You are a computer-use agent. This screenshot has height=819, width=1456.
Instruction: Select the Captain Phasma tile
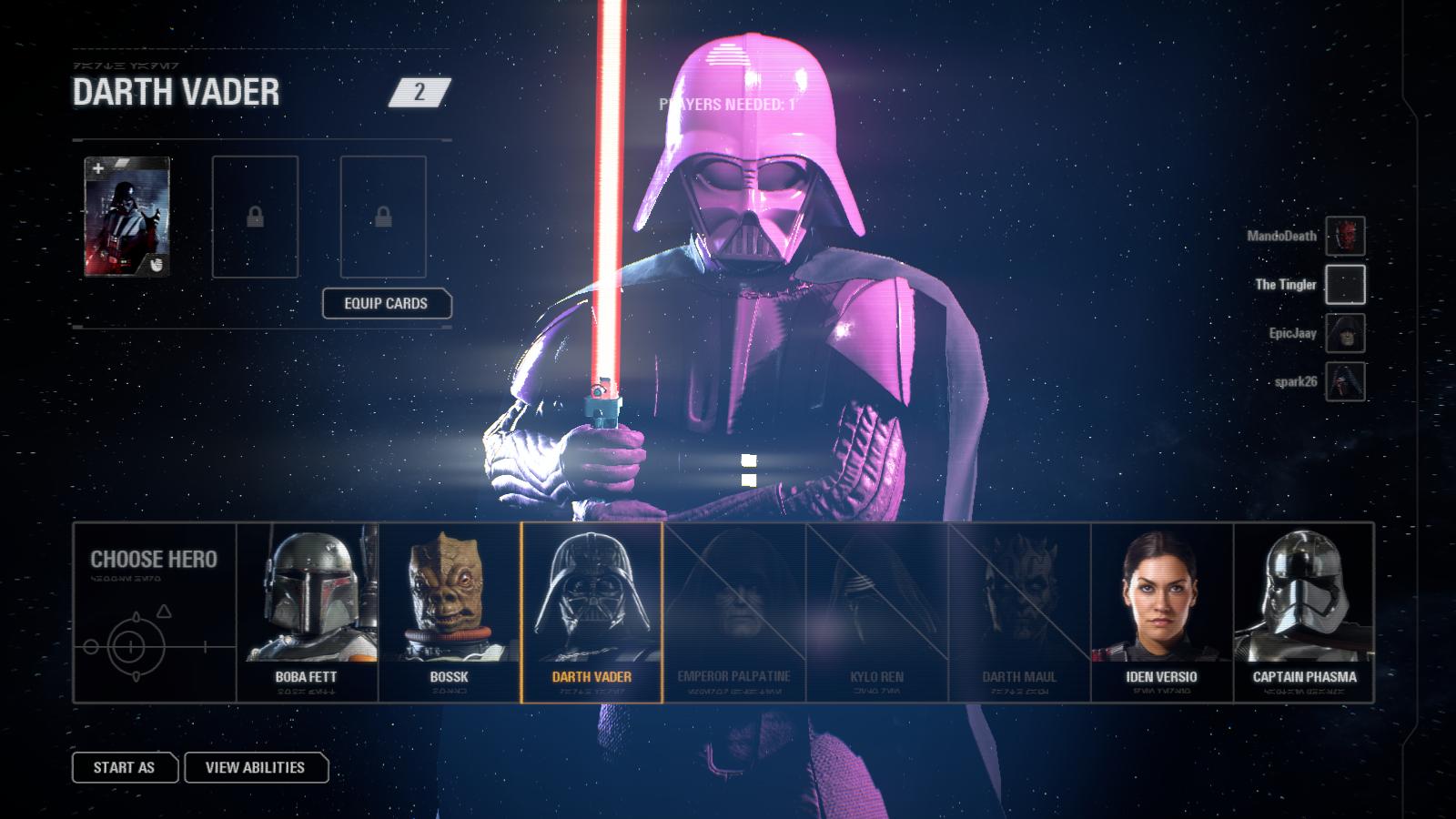click(x=1303, y=612)
